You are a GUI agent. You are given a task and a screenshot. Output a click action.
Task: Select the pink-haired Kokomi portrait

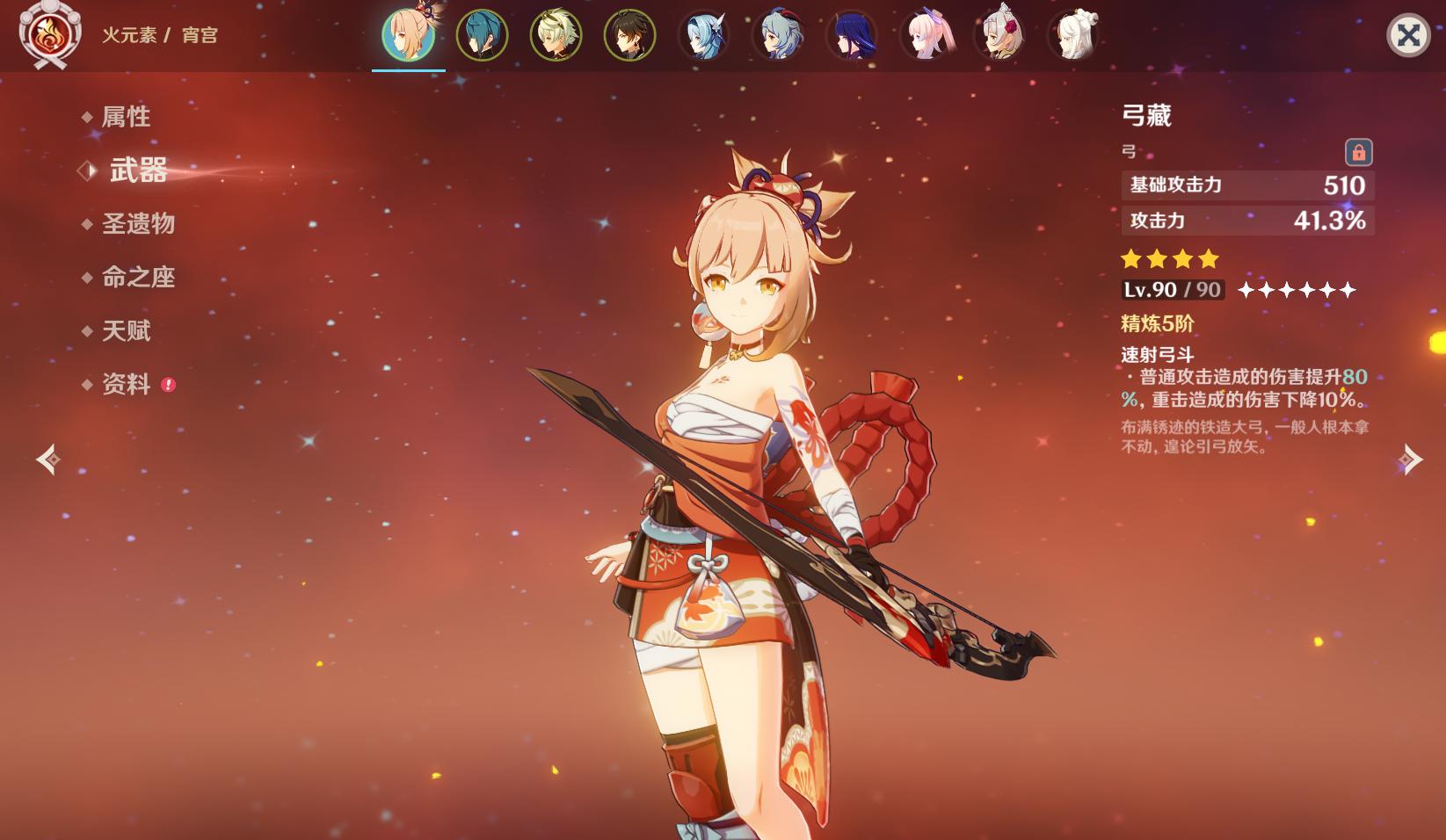pyautogui.click(x=926, y=36)
